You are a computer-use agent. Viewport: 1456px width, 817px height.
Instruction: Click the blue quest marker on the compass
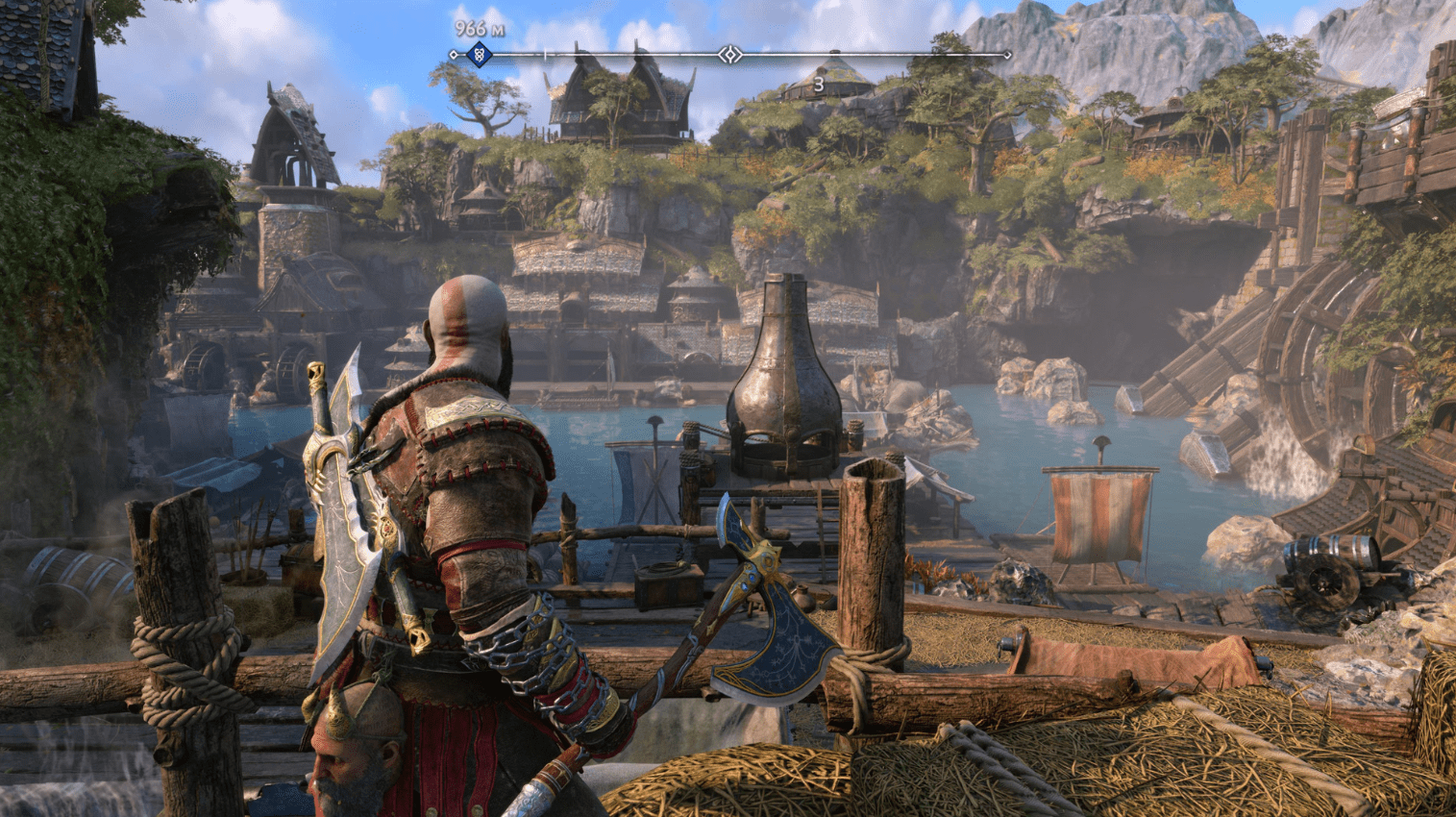478,55
